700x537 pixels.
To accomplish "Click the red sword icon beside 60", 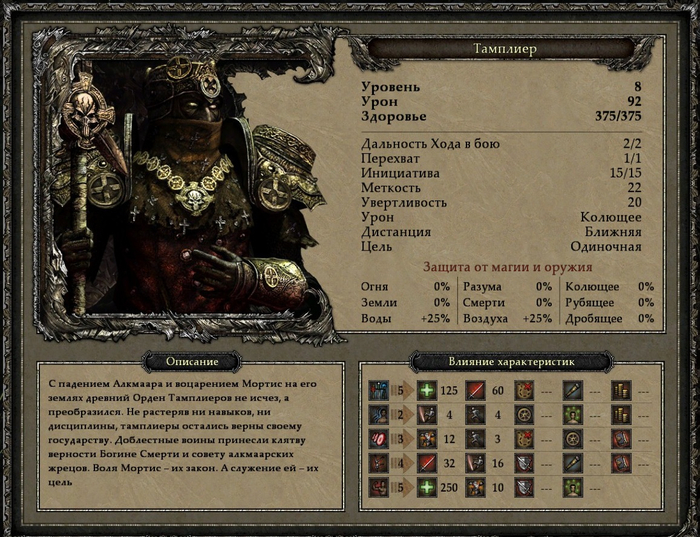I will (x=475, y=391).
